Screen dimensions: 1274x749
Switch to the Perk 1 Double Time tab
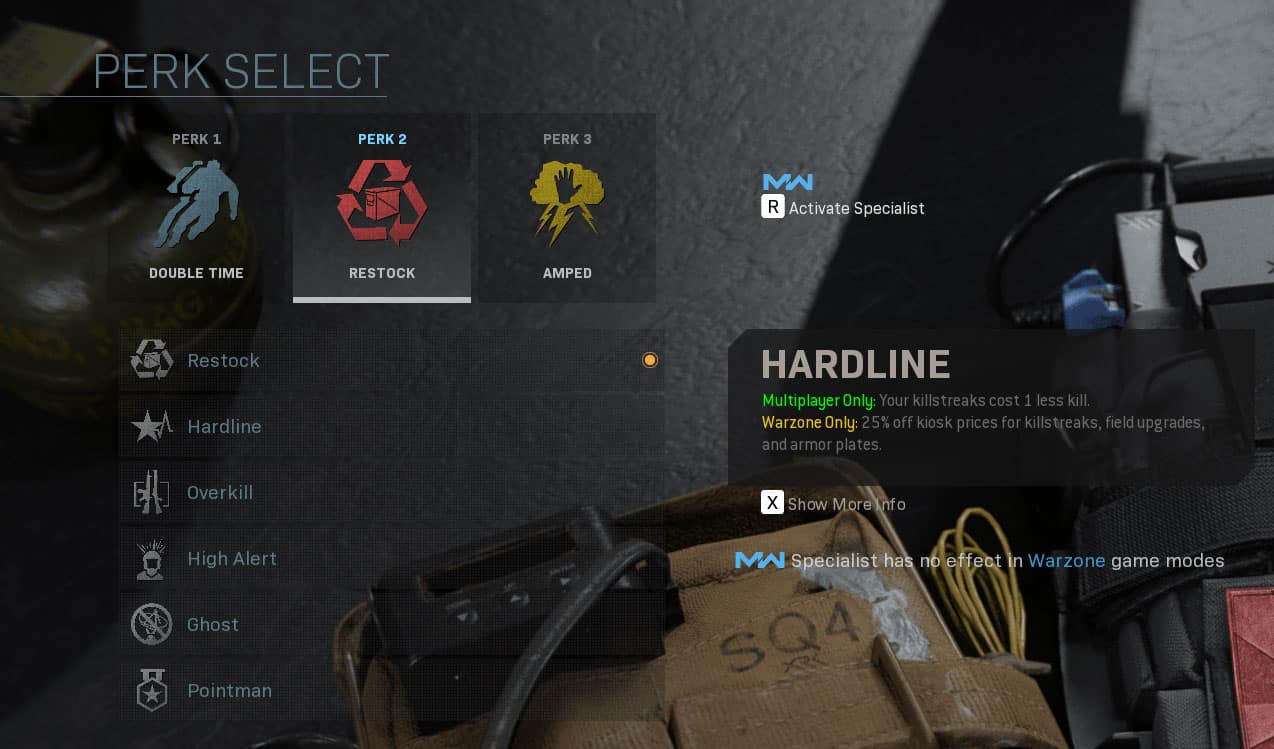click(x=196, y=207)
